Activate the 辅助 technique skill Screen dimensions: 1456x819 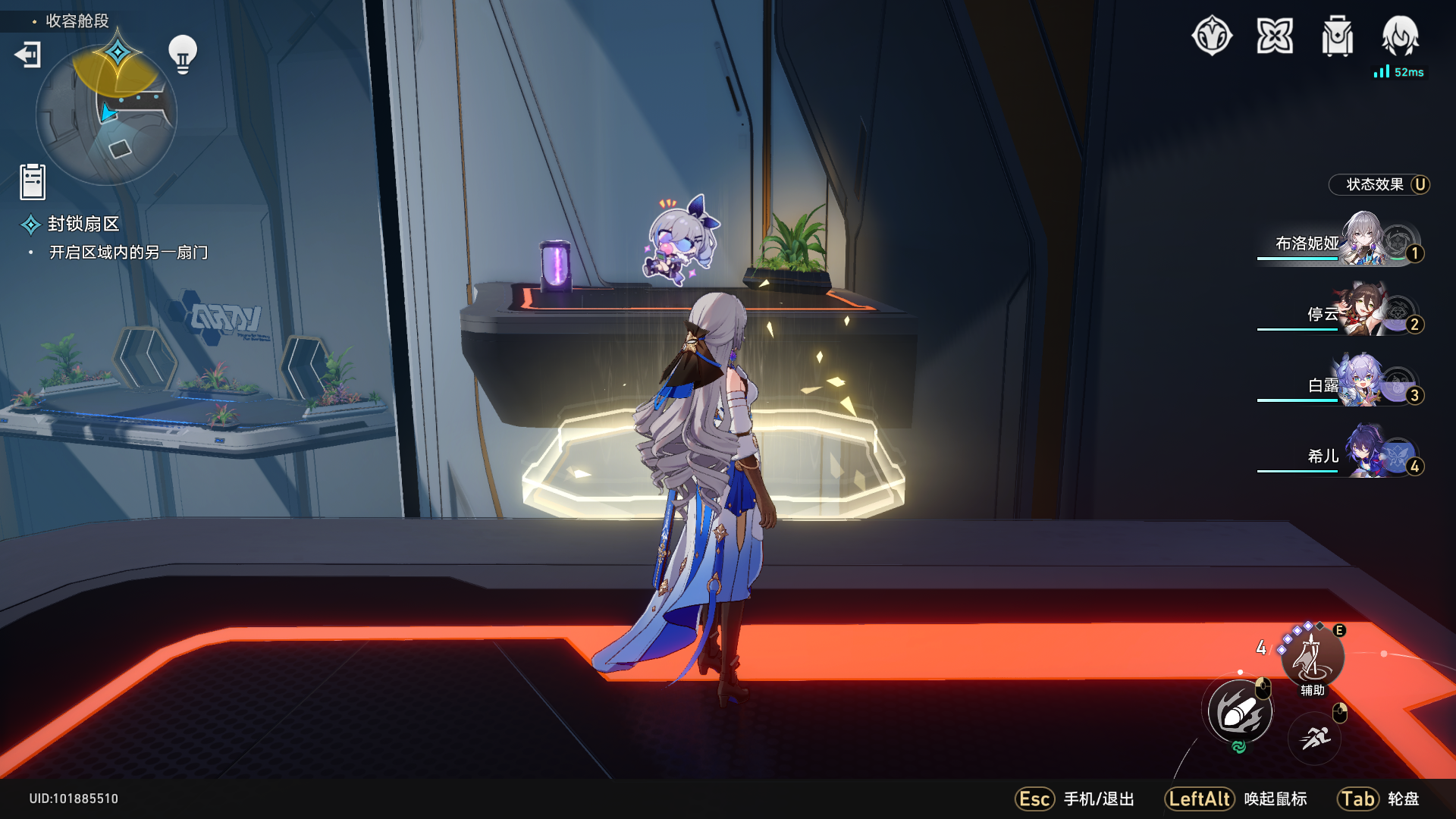[1312, 657]
